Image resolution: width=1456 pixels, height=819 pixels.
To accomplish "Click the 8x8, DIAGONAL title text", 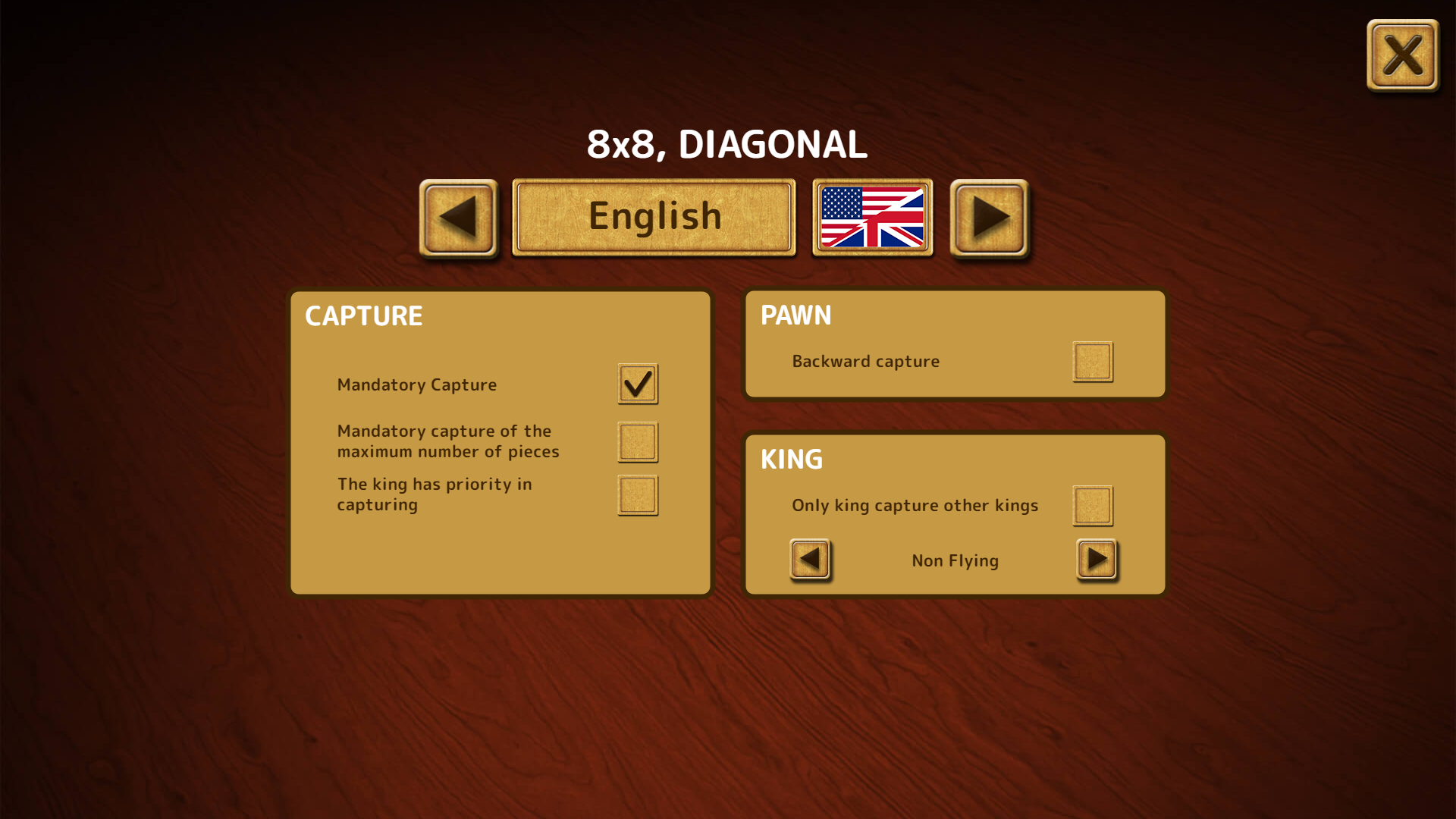I will click(x=726, y=144).
